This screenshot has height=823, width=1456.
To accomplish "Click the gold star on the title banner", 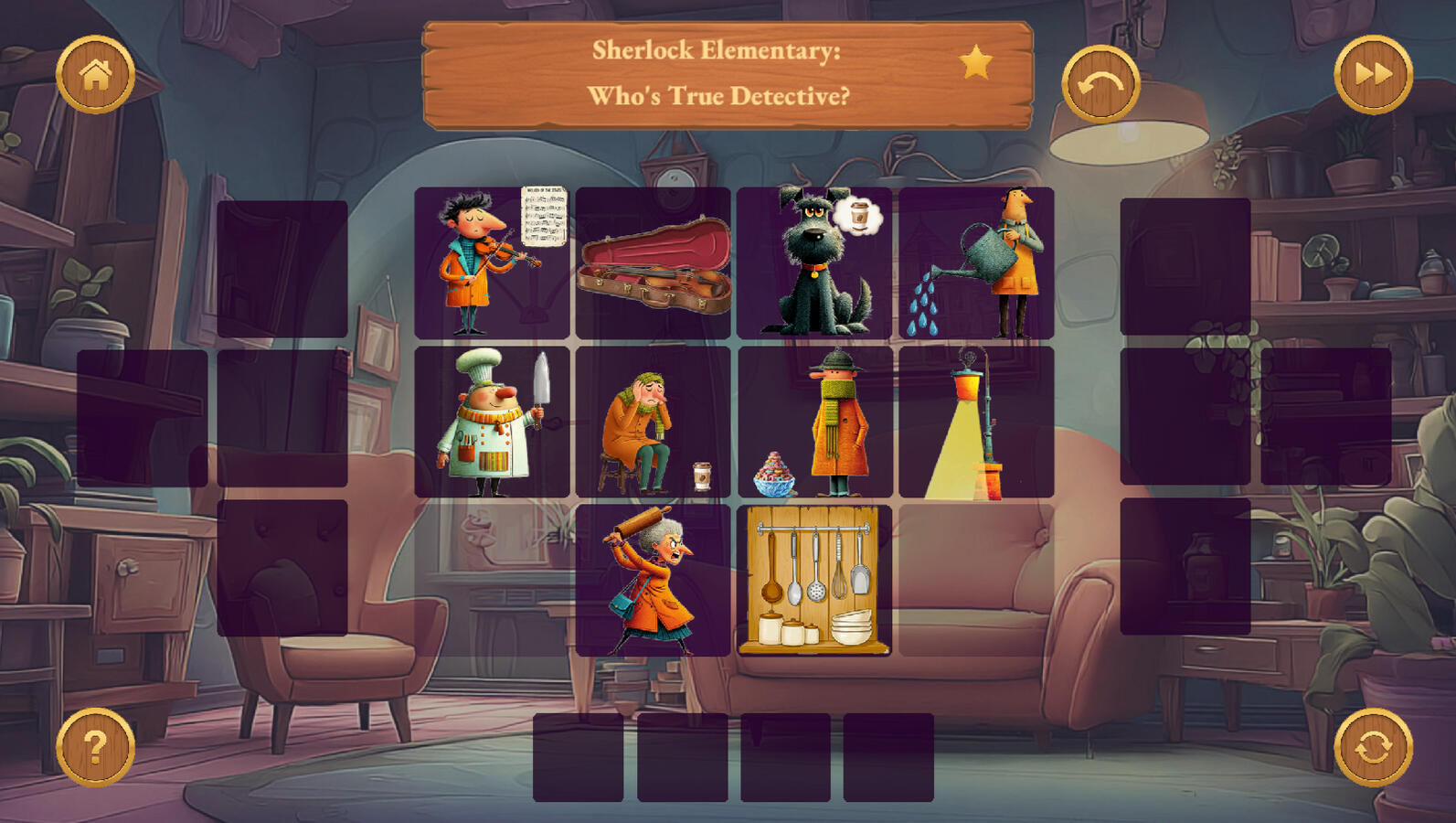I will click(976, 63).
